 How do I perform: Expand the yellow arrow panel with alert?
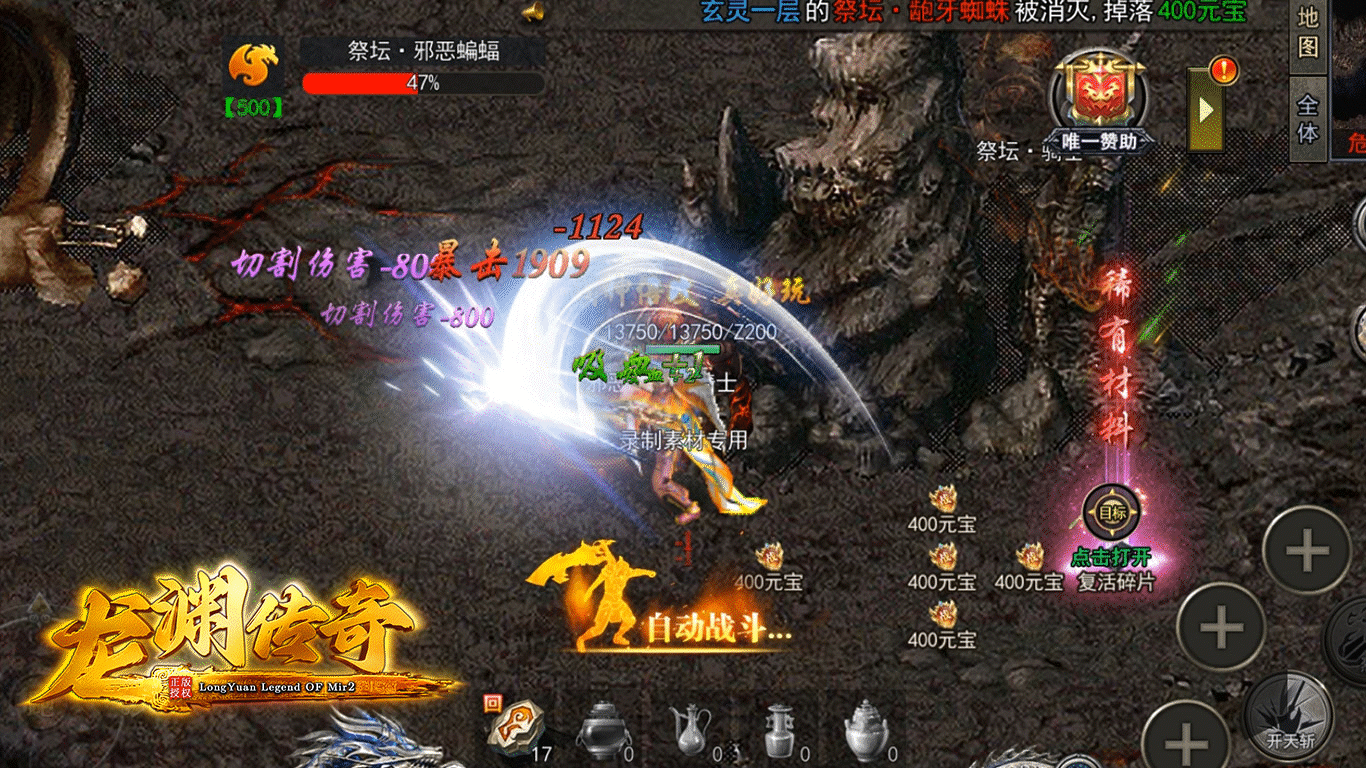pyautogui.click(x=1206, y=110)
